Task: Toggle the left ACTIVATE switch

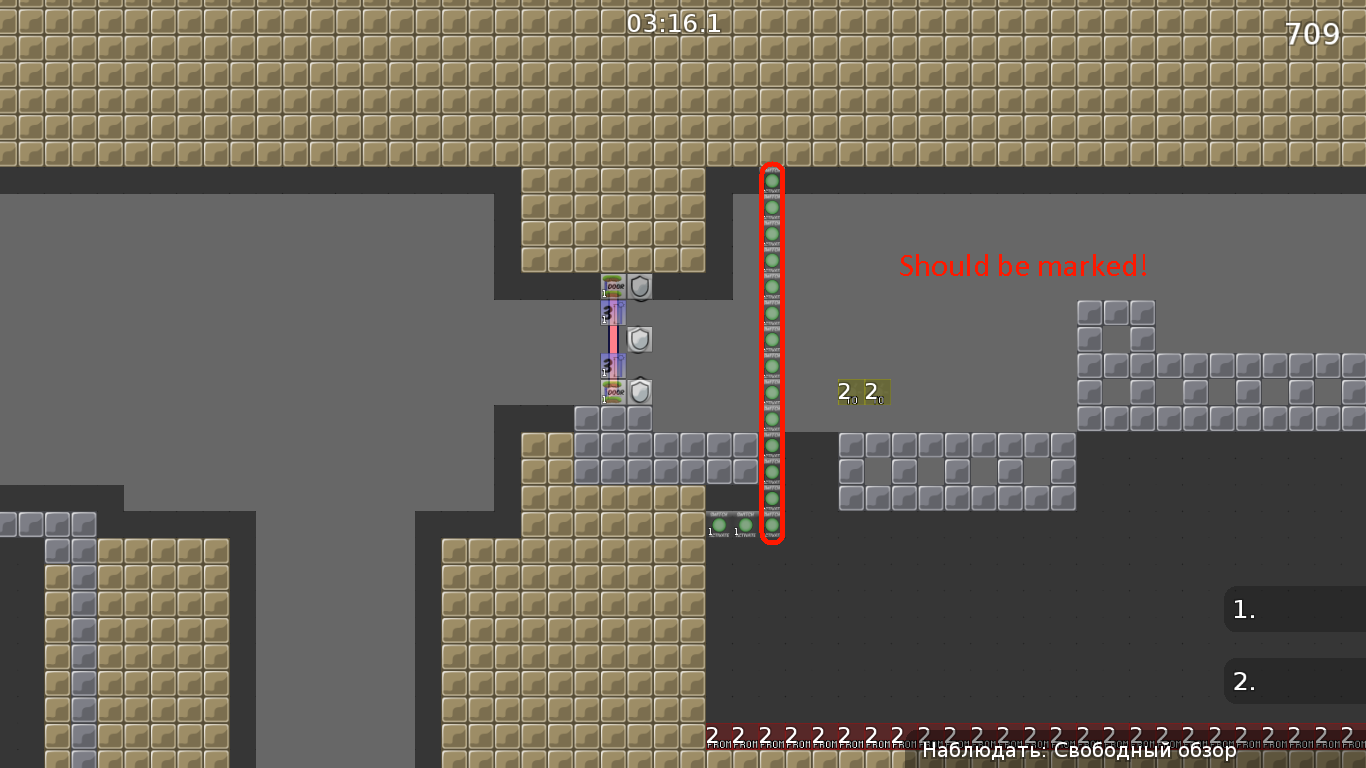Action: [x=719, y=525]
